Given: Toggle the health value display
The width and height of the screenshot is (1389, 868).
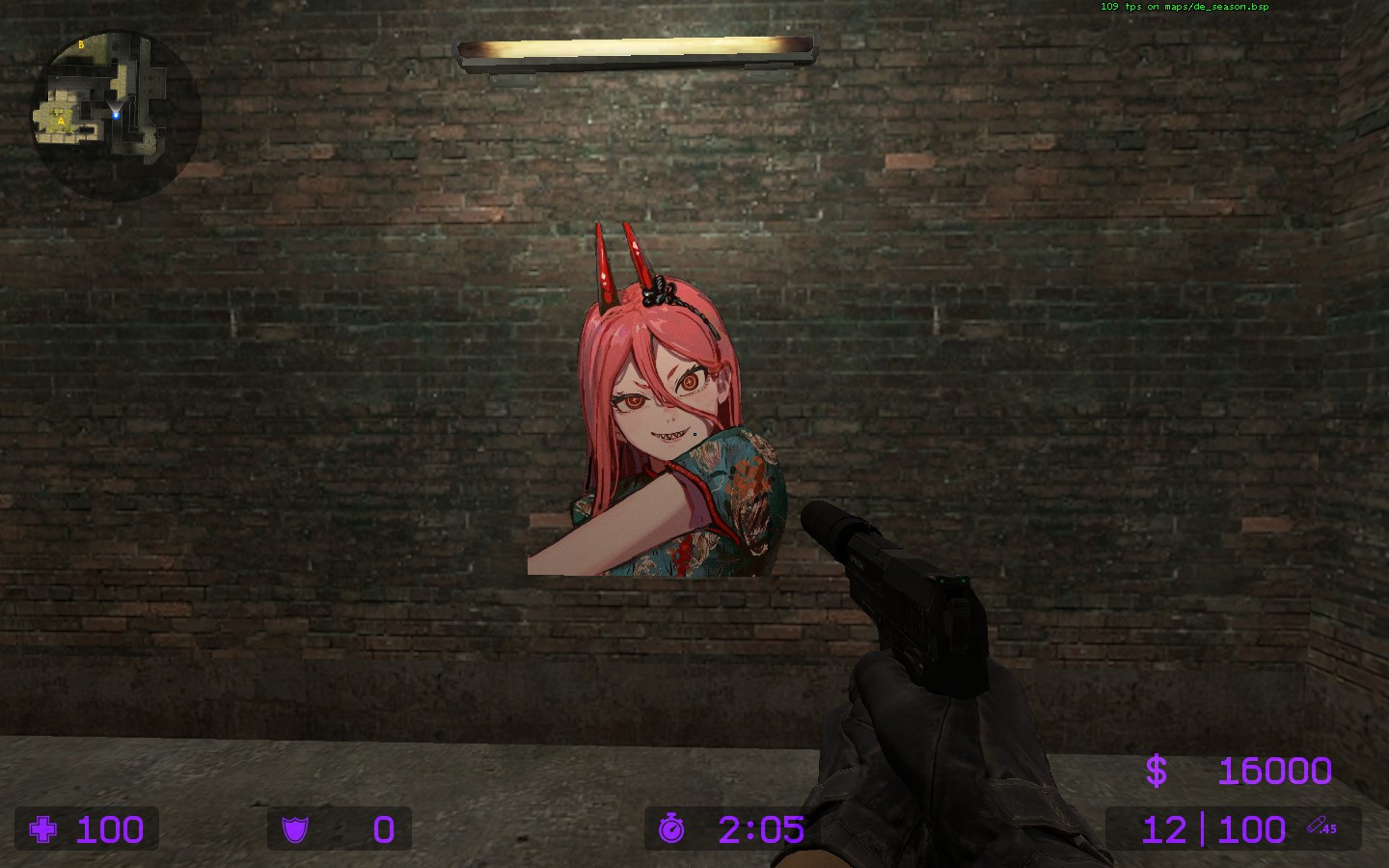Looking at the screenshot, I should 109,829.
